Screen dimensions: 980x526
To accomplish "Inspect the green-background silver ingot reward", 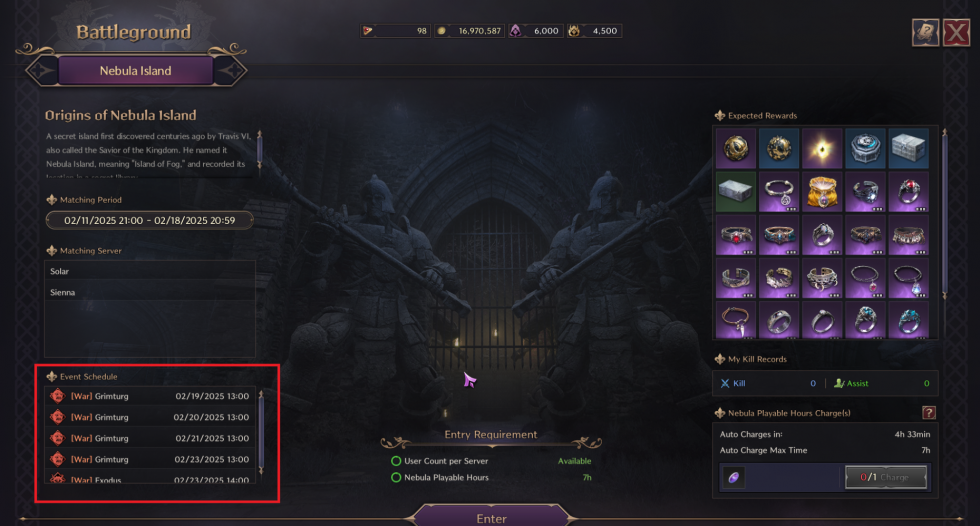I will coord(736,189).
